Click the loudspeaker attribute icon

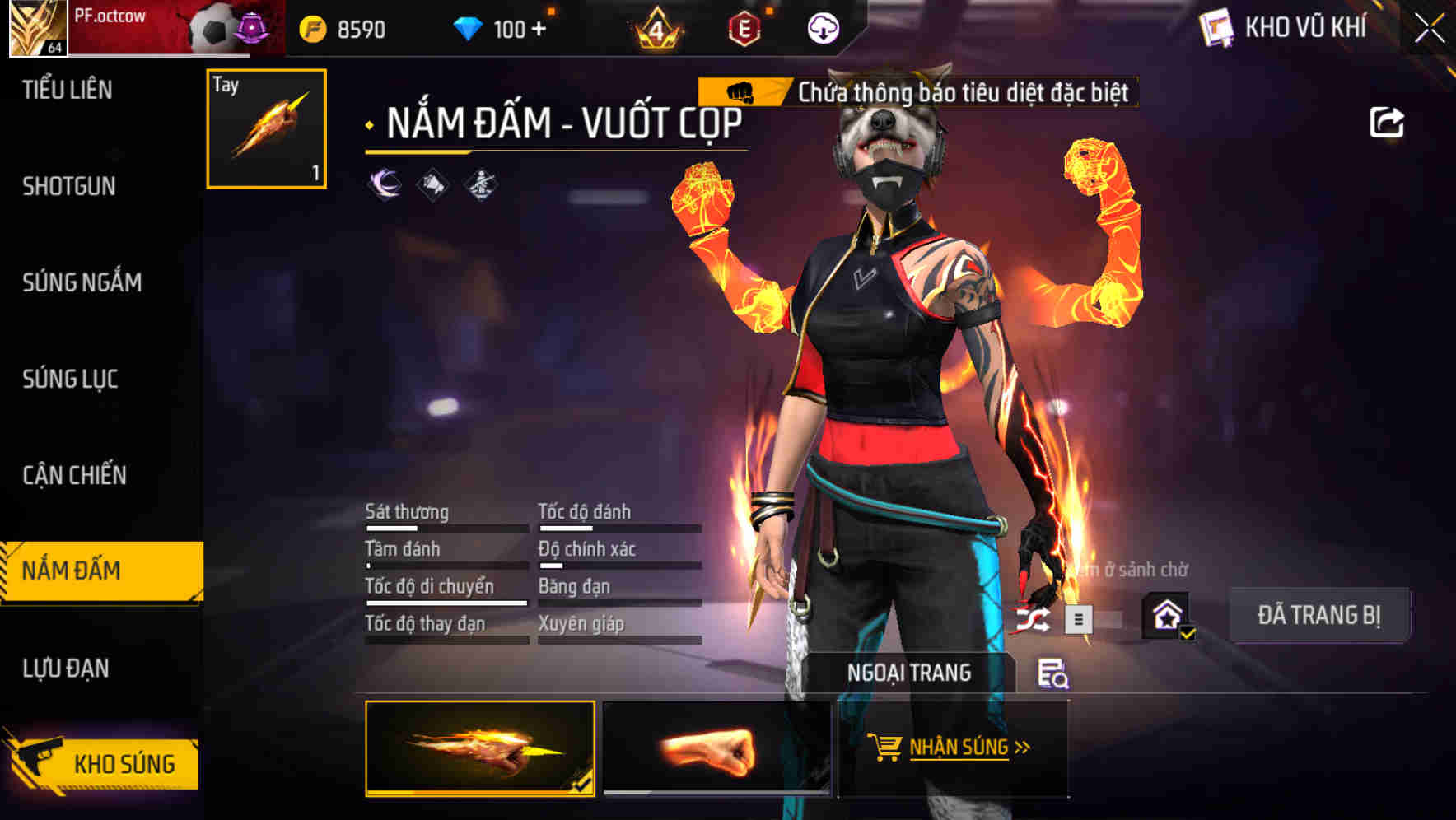tap(432, 183)
